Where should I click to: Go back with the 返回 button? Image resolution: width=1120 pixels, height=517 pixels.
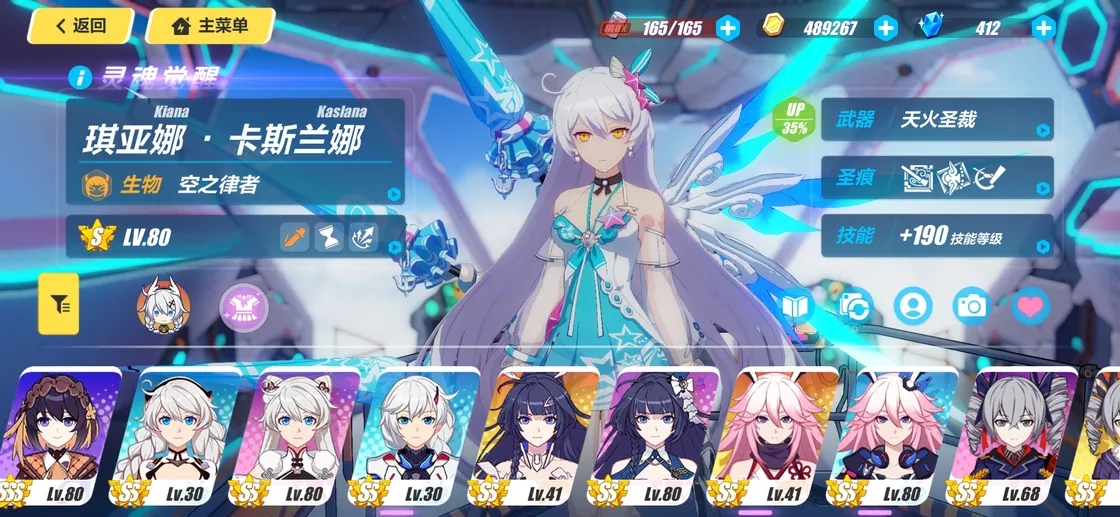pos(81,26)
